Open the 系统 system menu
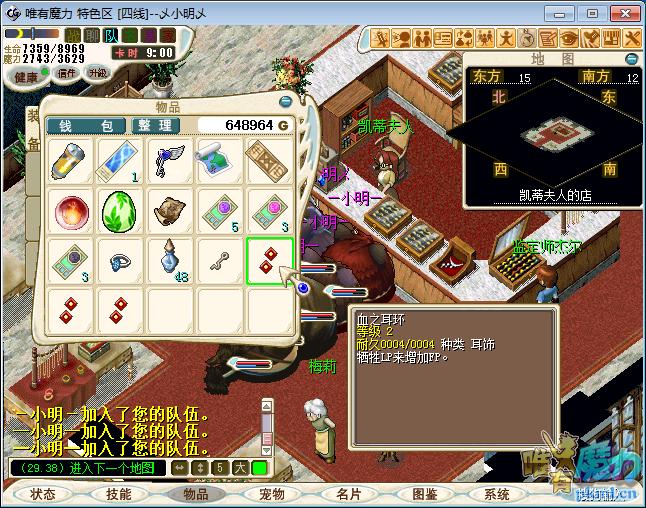 point(497,494)
